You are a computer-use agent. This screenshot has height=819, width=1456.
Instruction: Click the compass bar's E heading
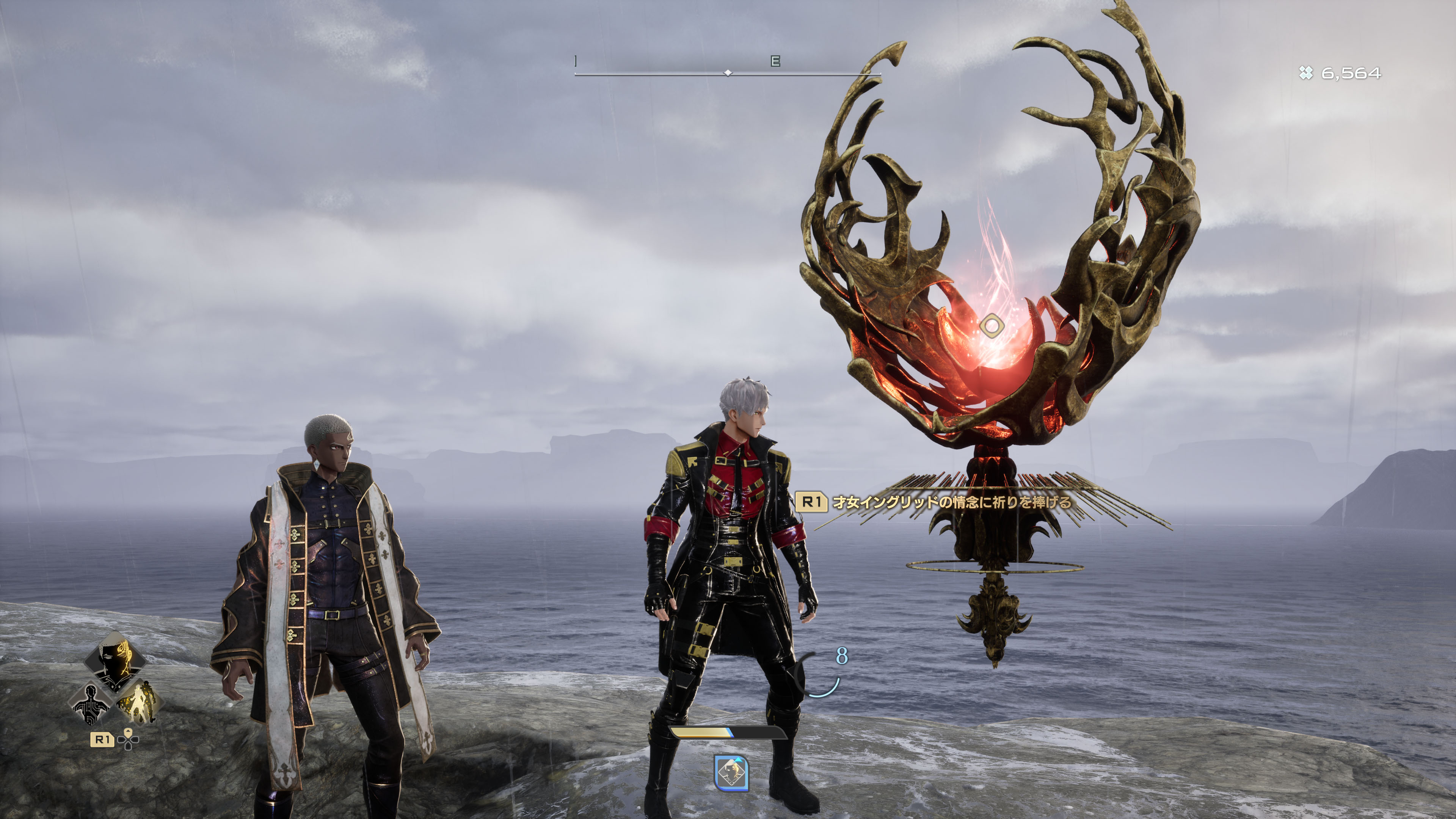tap(775, 61)
